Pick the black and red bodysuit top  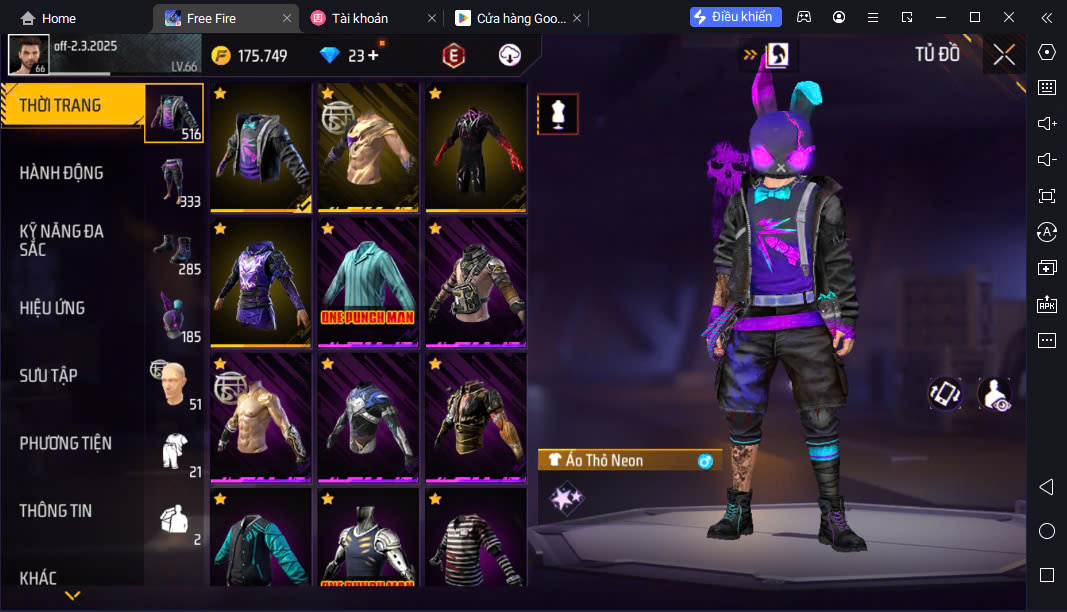pyautogui.click(x=476, y=147)
